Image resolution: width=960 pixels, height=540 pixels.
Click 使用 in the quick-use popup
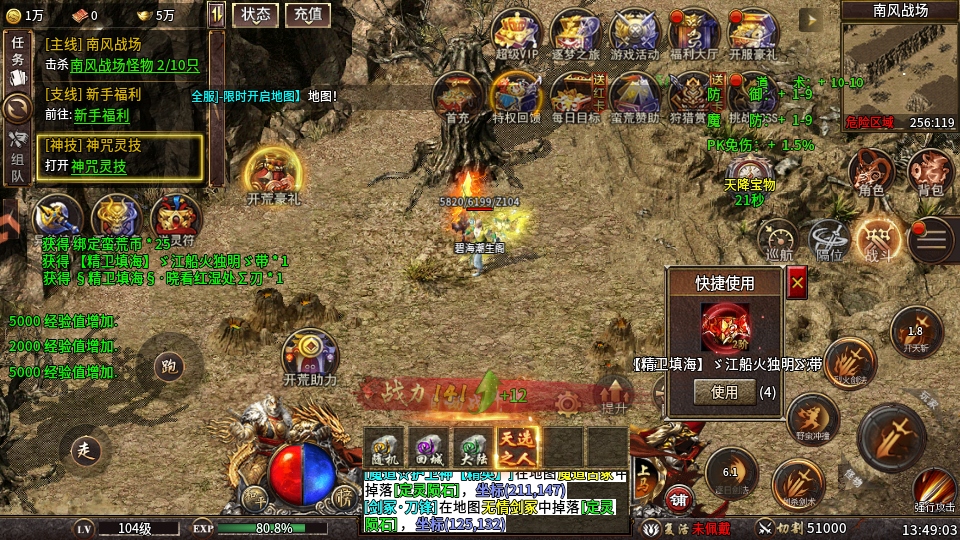pos(724,392)
